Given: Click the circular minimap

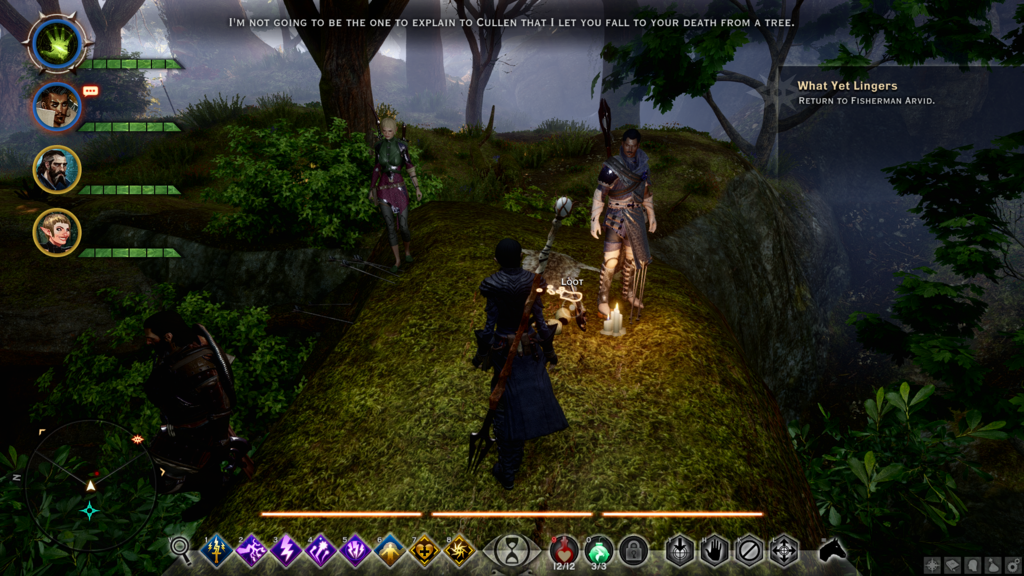Looking at the screenshot, I should [90, 486].
